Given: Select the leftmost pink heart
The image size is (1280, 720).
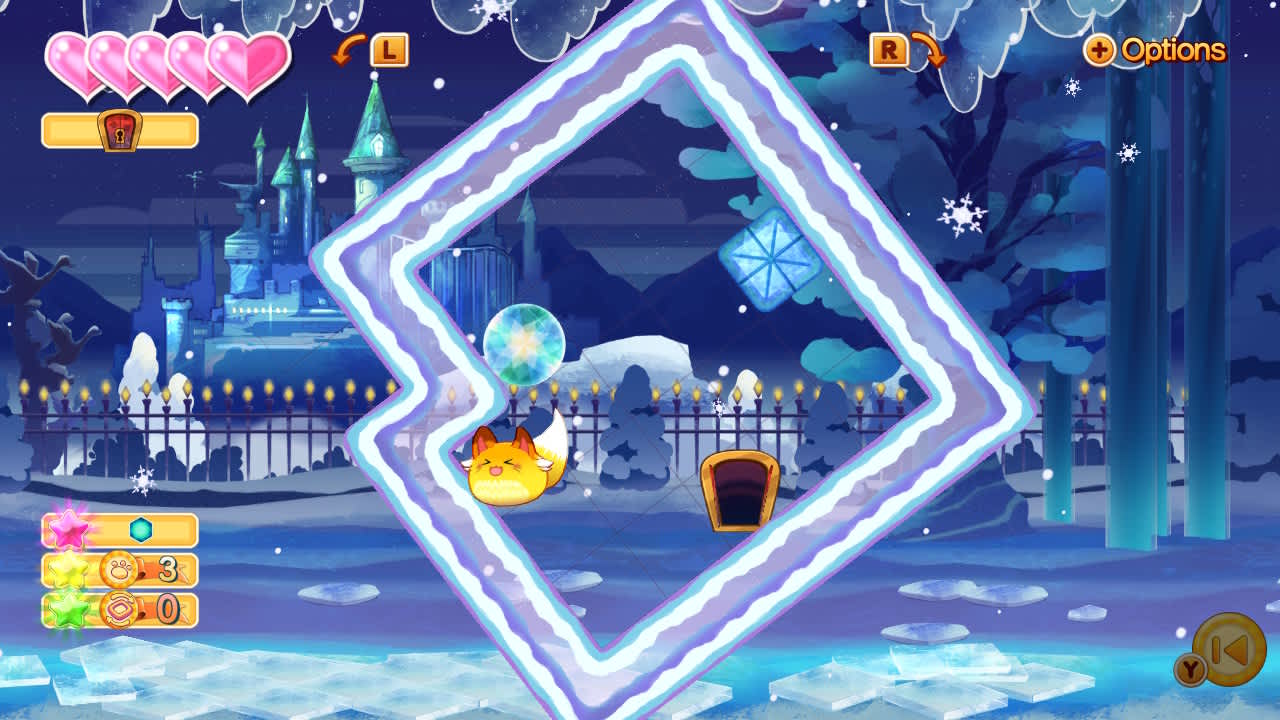Looking at the screenshot, I should click(x=68, y=62).
